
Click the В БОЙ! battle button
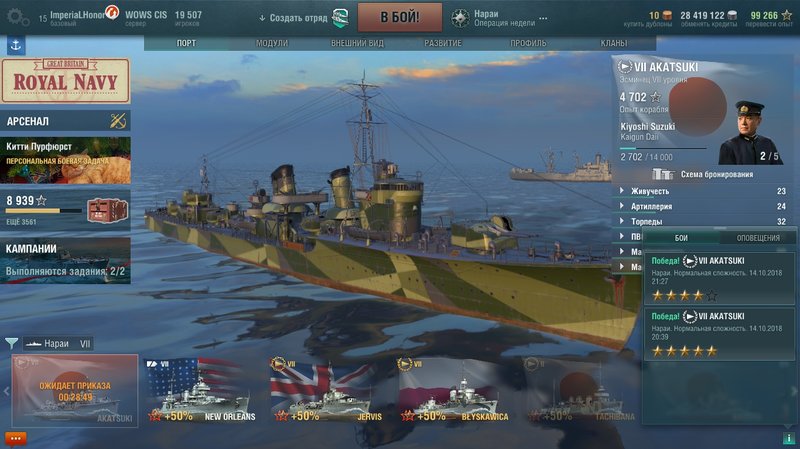pyautogui.click(x=400, y=17)
